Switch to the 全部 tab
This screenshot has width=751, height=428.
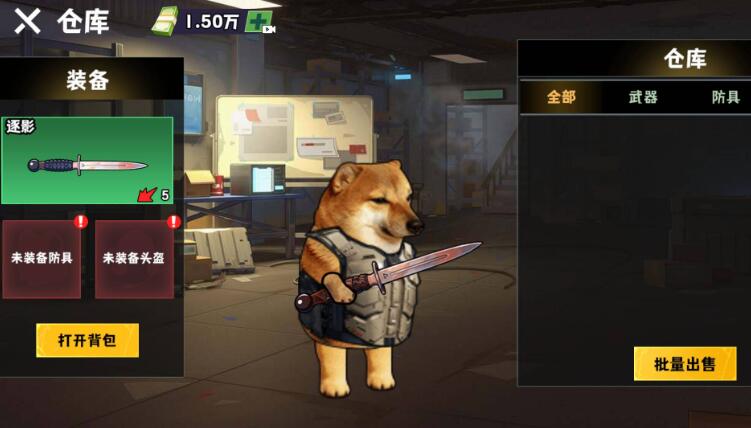[x=561, y=97]
